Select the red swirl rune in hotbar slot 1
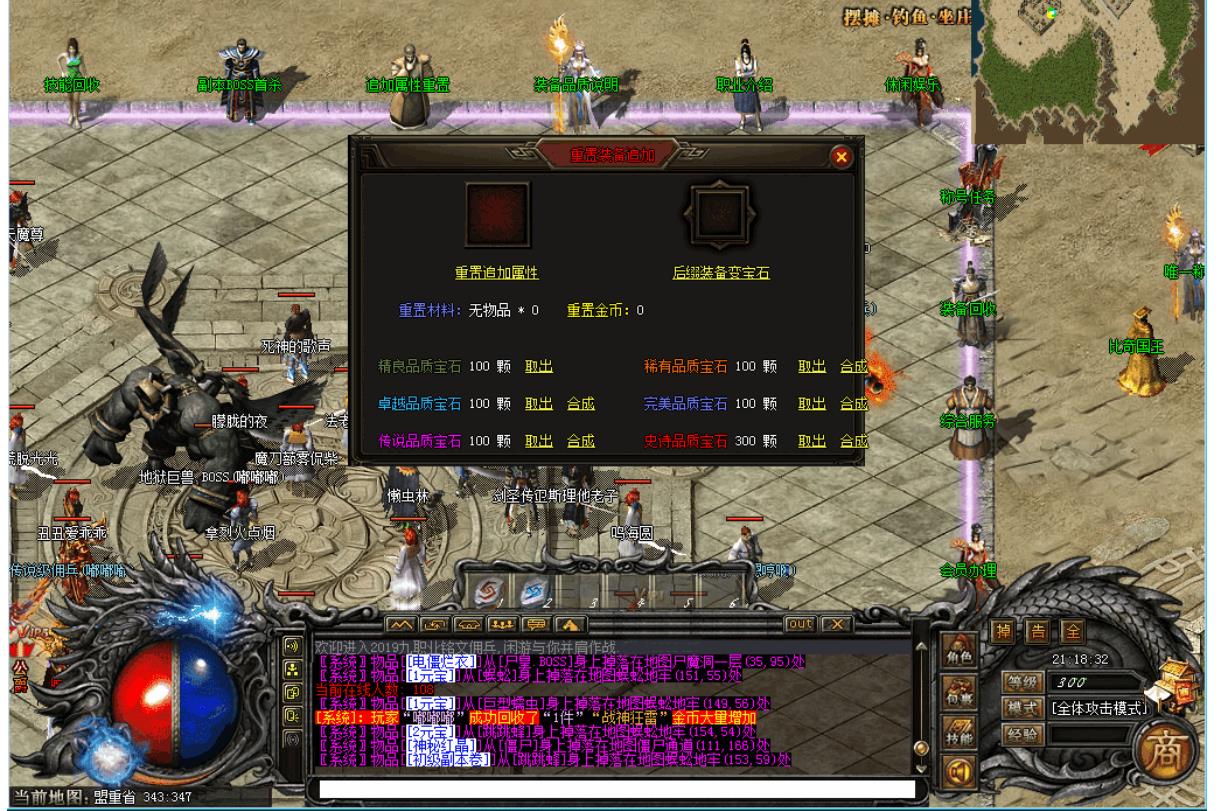 coord(488,589)
